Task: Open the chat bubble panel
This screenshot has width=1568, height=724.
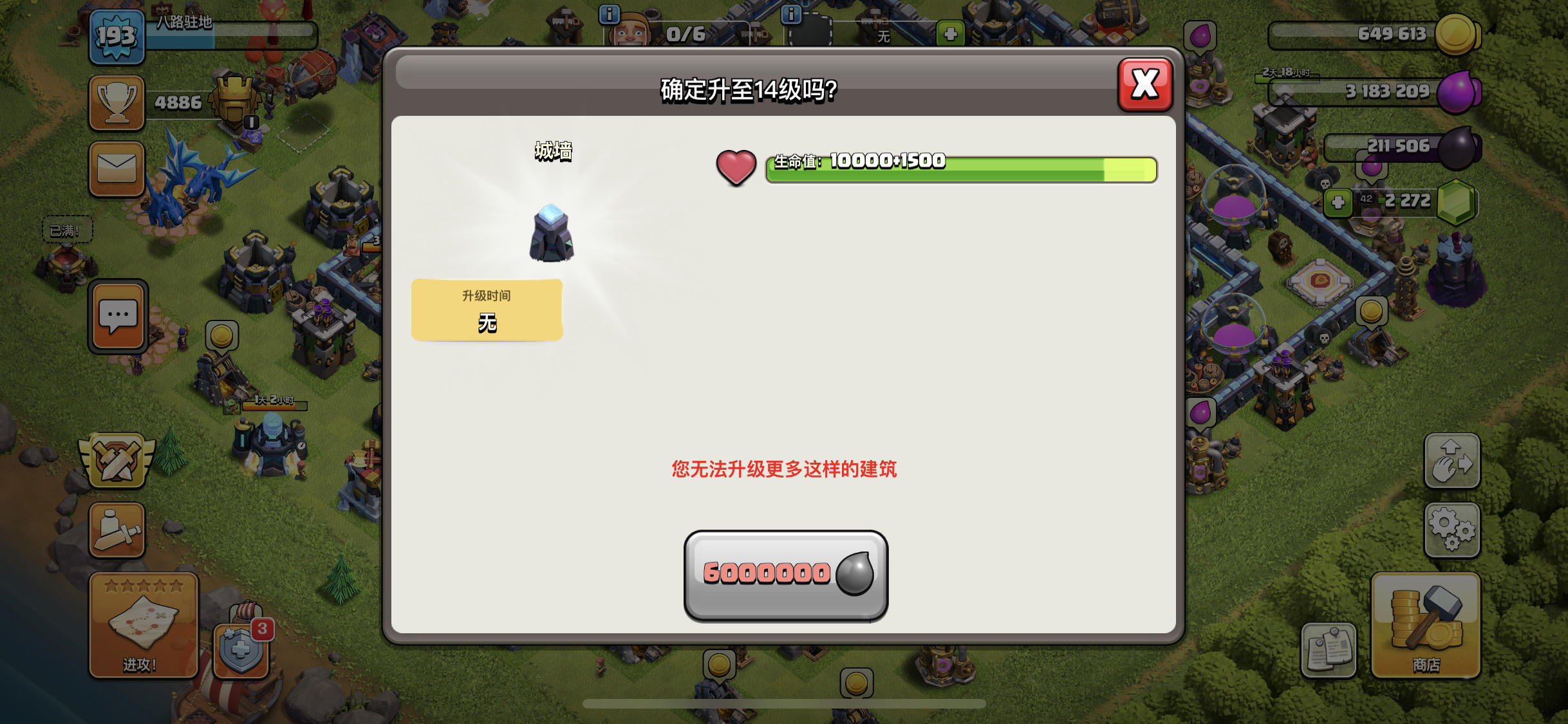Action: tap(117, 316)
